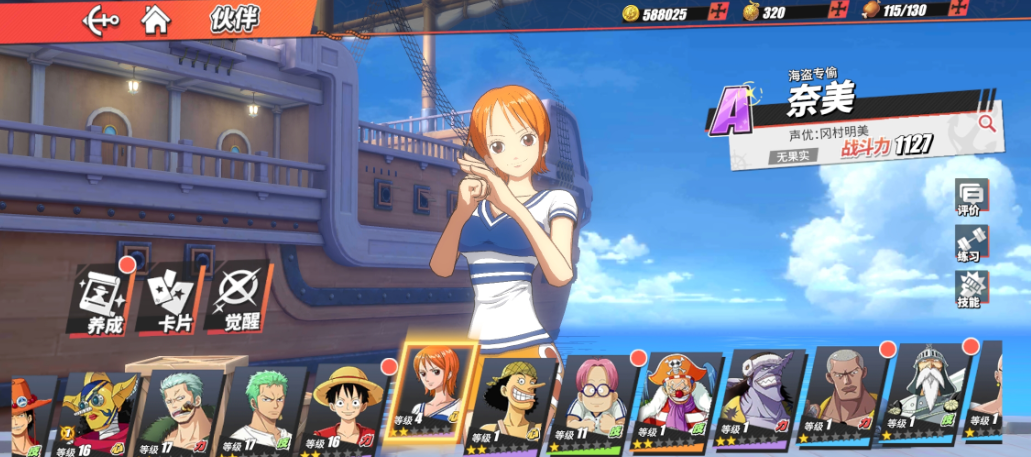View the 技能 (skills) screen
The height and width of the screenshot is (457, 1031).
[969, 290]
